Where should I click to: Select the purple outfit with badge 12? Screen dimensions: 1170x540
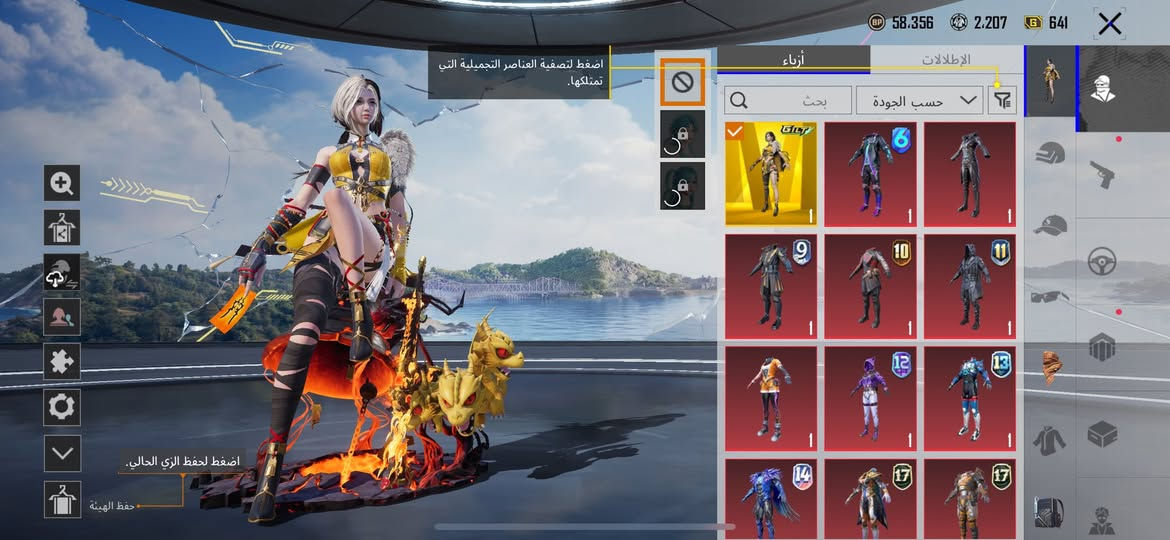click(x=870, y=397)
